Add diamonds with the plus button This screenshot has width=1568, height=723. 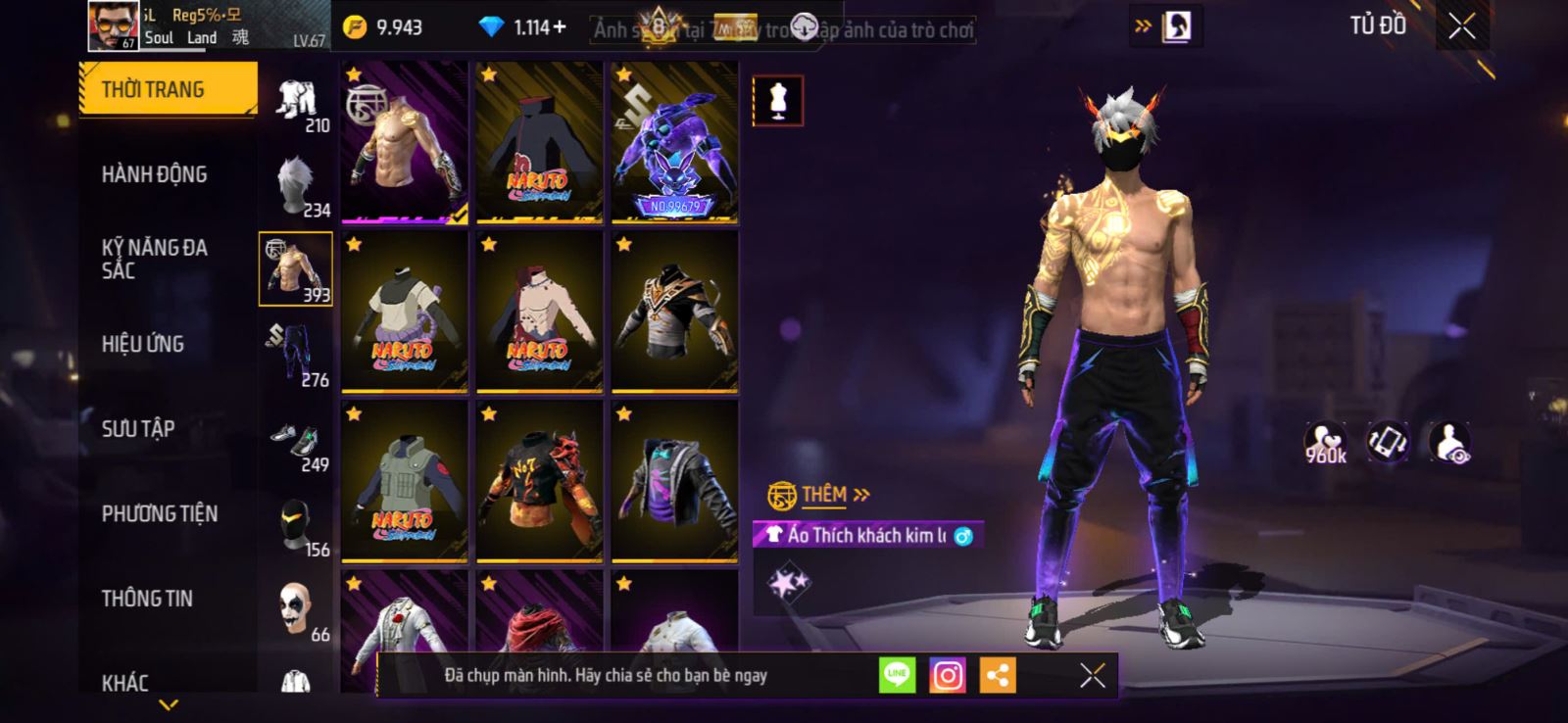click(x=560, y=27)
